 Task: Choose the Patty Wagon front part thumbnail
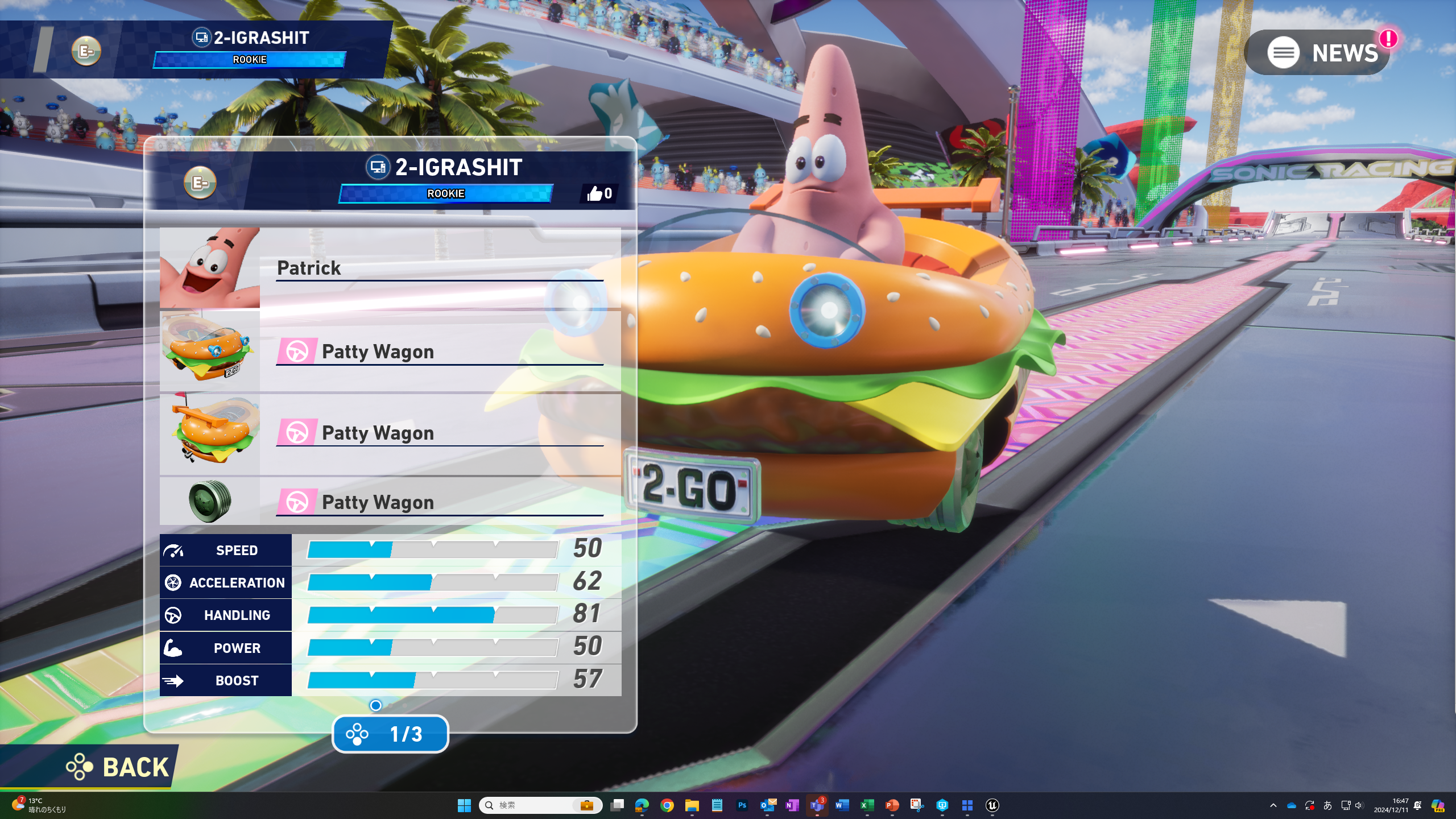click(x=210, y=351)
